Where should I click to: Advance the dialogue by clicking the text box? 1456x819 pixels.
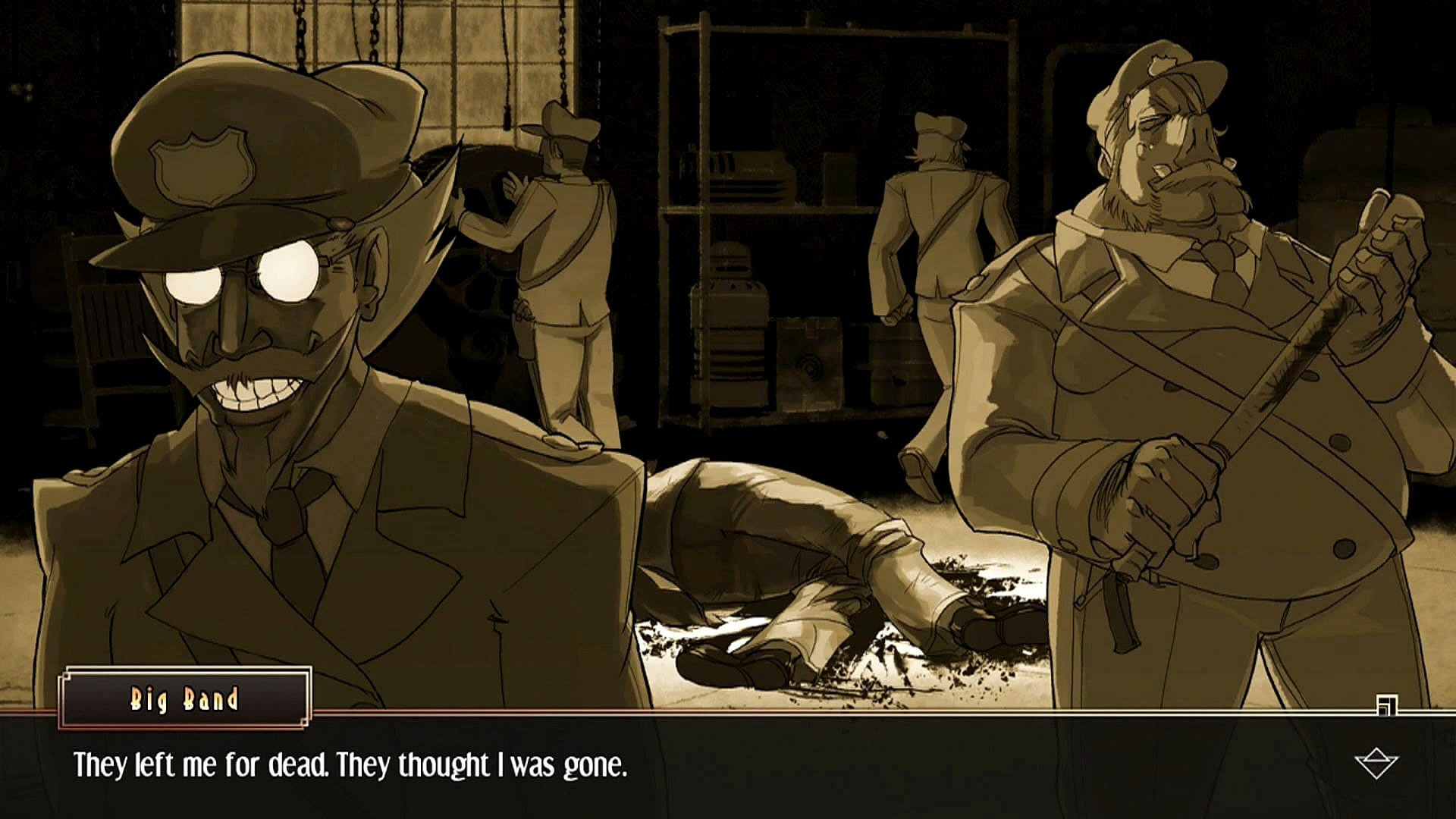point(728,766)
